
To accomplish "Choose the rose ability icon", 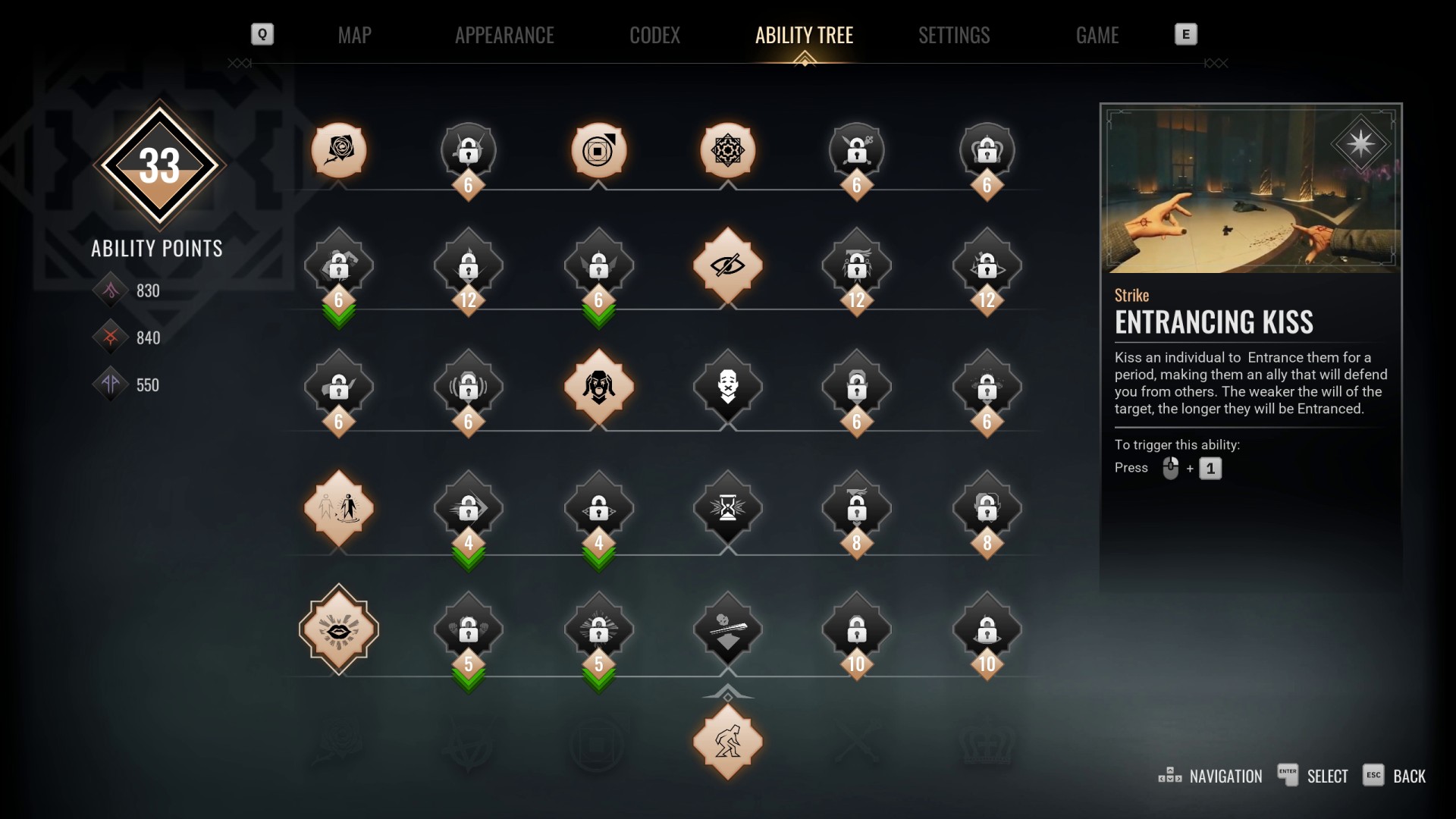I will pyautogui.click(x=338, y=150).
